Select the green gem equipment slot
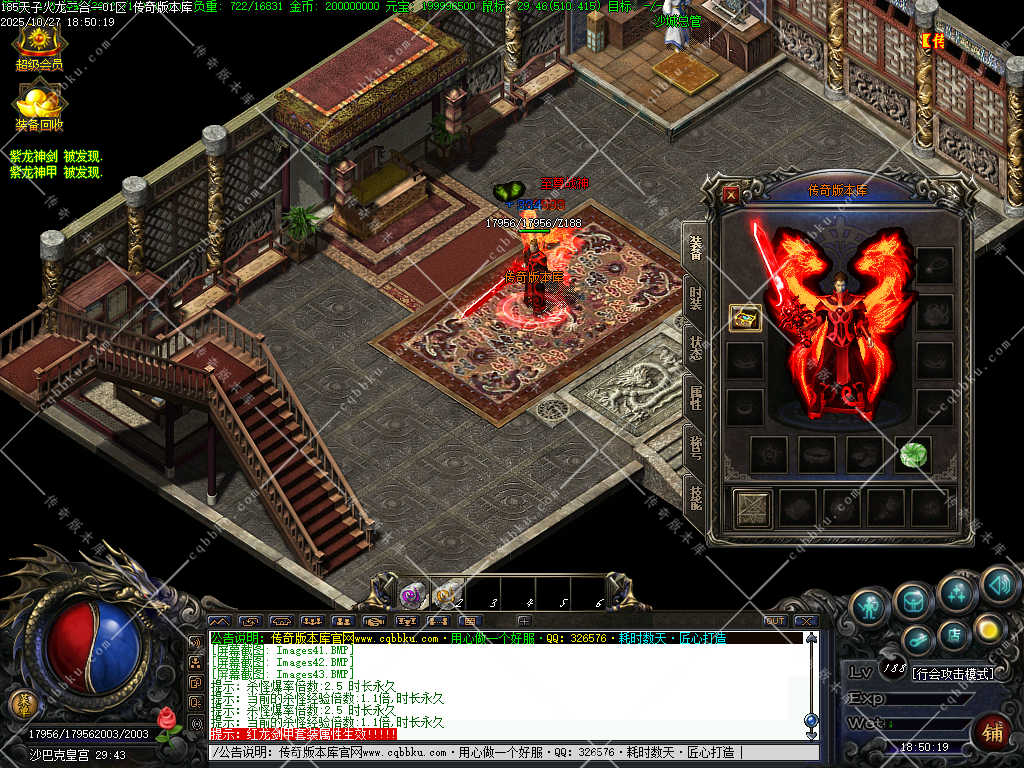This screenshot has height=768, width=1024. click(912, 455)
